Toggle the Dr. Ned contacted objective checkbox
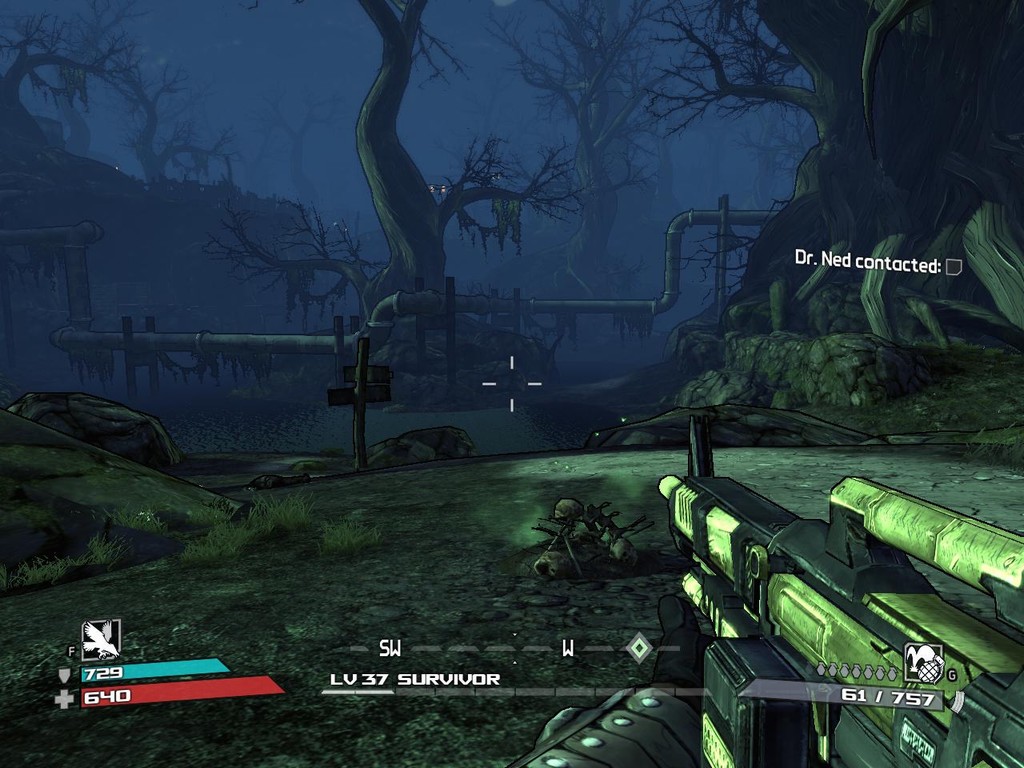The image size is (1024, 768). click(x=954, y=266)
